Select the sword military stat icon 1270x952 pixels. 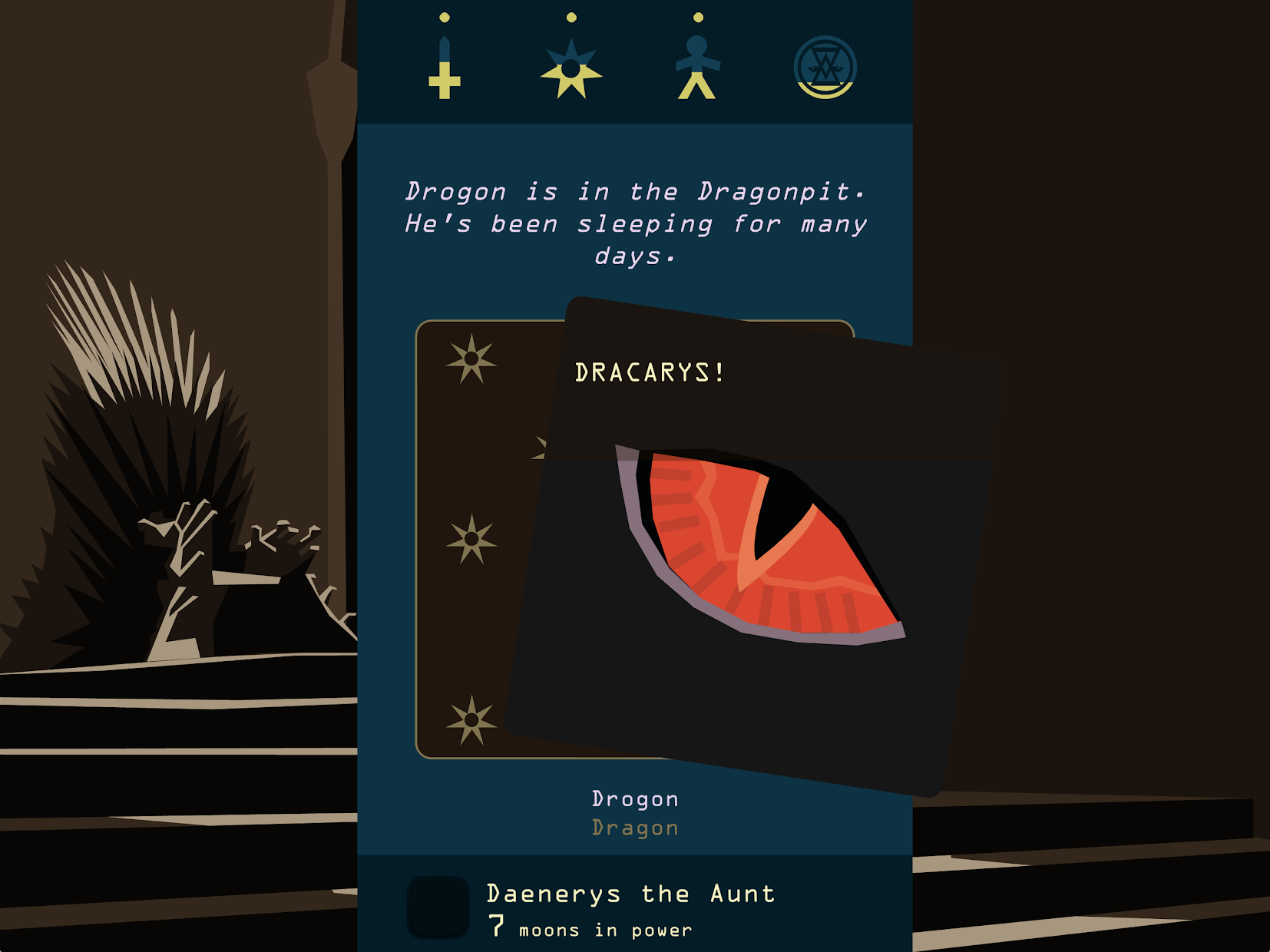coord(445,65)
